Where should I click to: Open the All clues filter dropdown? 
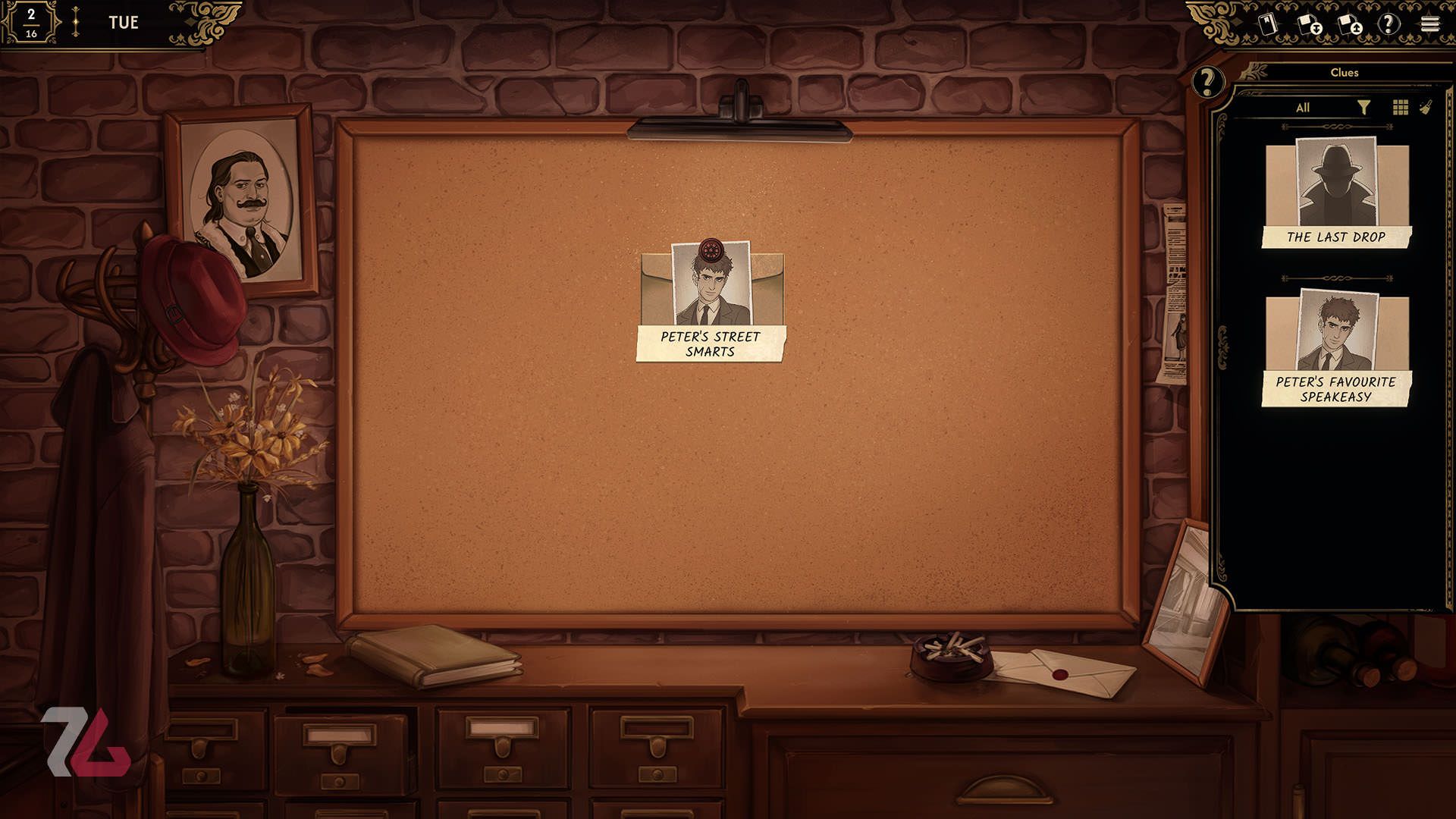pyautogui.click(x=1302, y=108)
